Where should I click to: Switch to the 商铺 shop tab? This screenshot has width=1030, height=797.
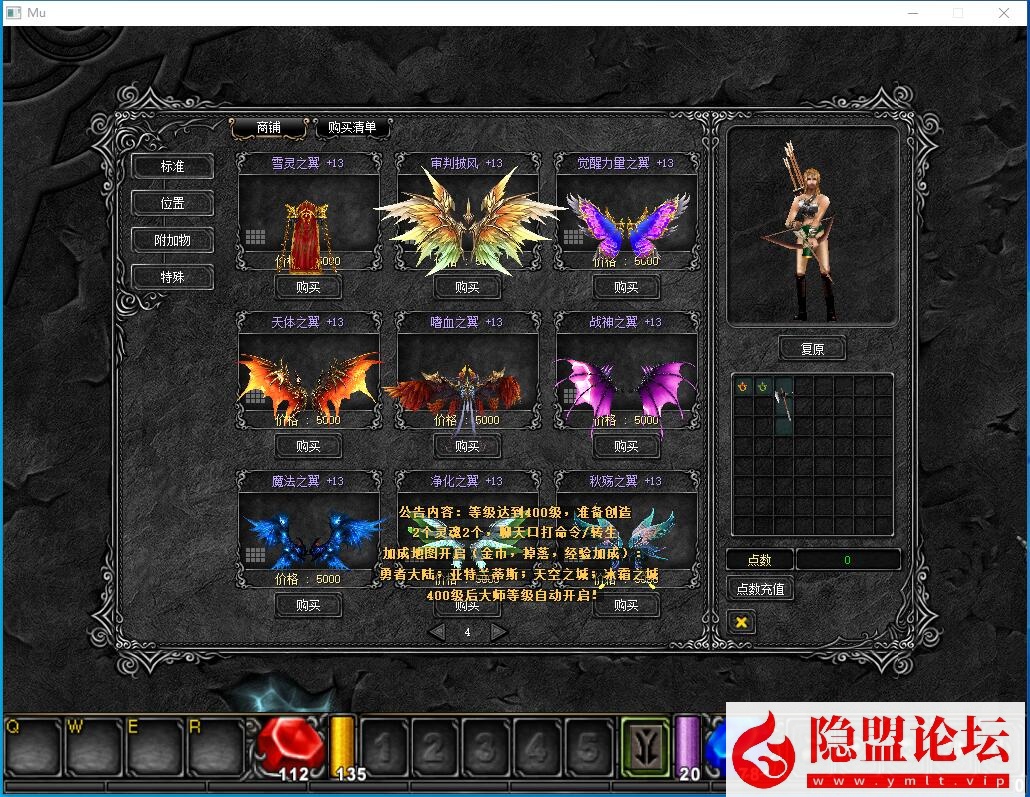(268, 128)
